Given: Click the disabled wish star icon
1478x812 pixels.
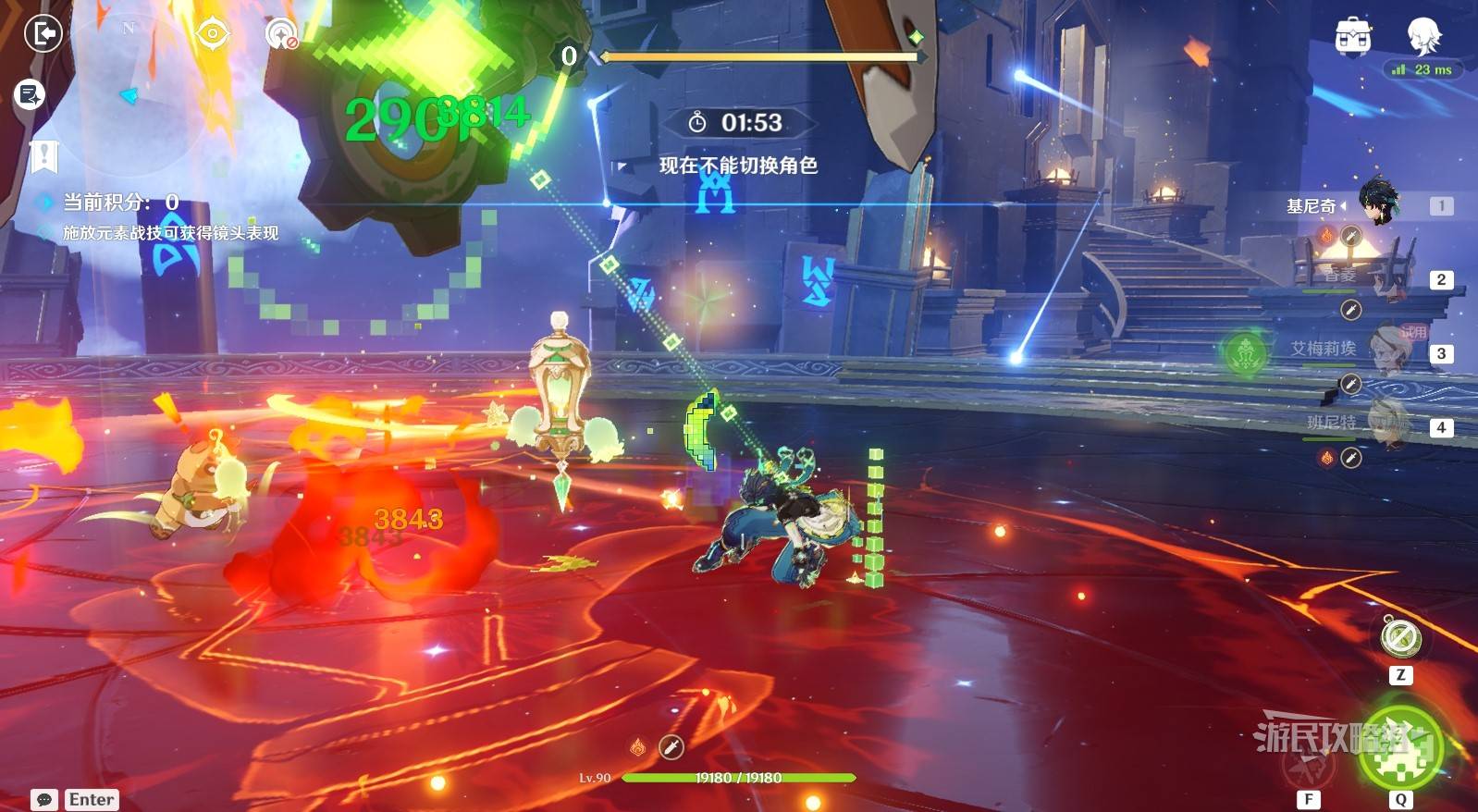Looking at the screenshot, I should click(x=280, y=35).
